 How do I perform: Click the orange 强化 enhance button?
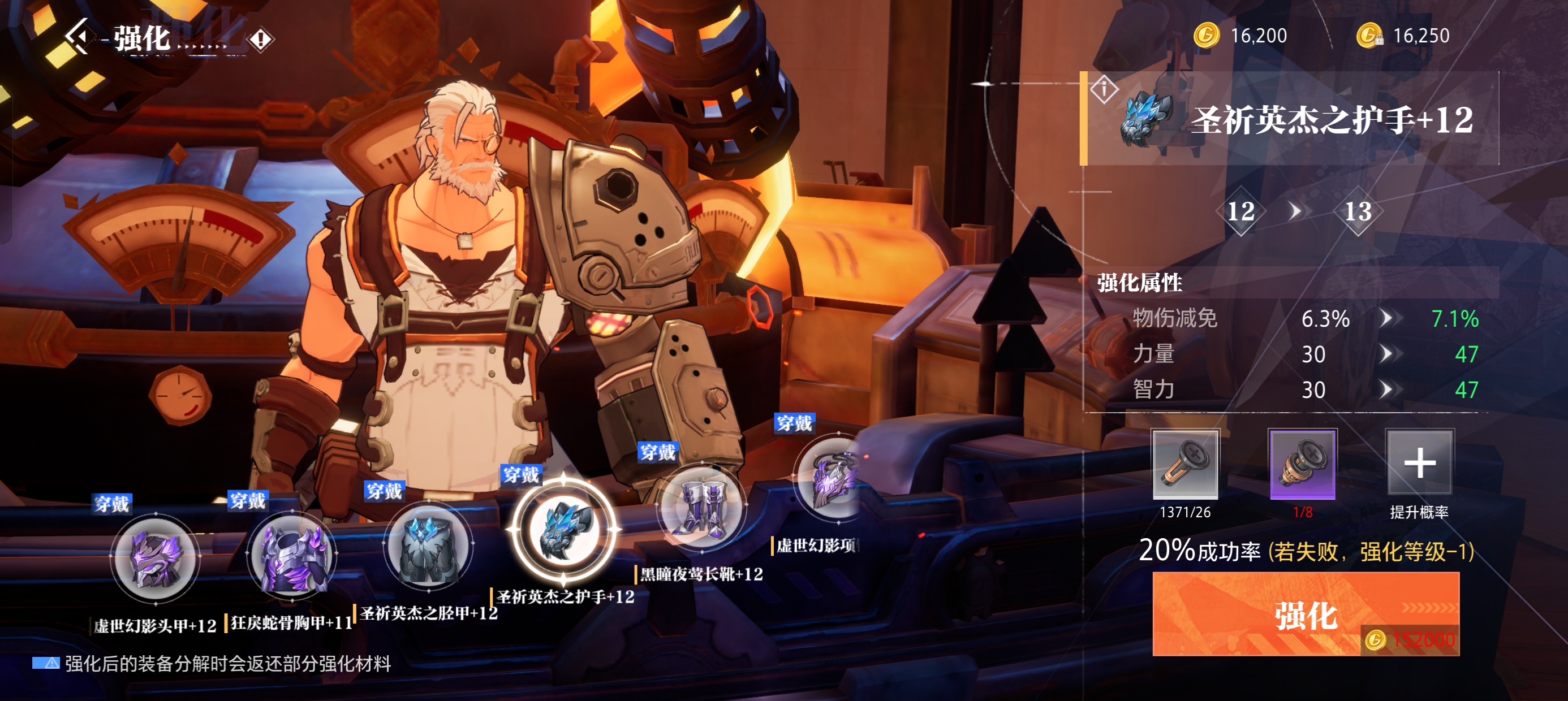tap(1305, 613)
